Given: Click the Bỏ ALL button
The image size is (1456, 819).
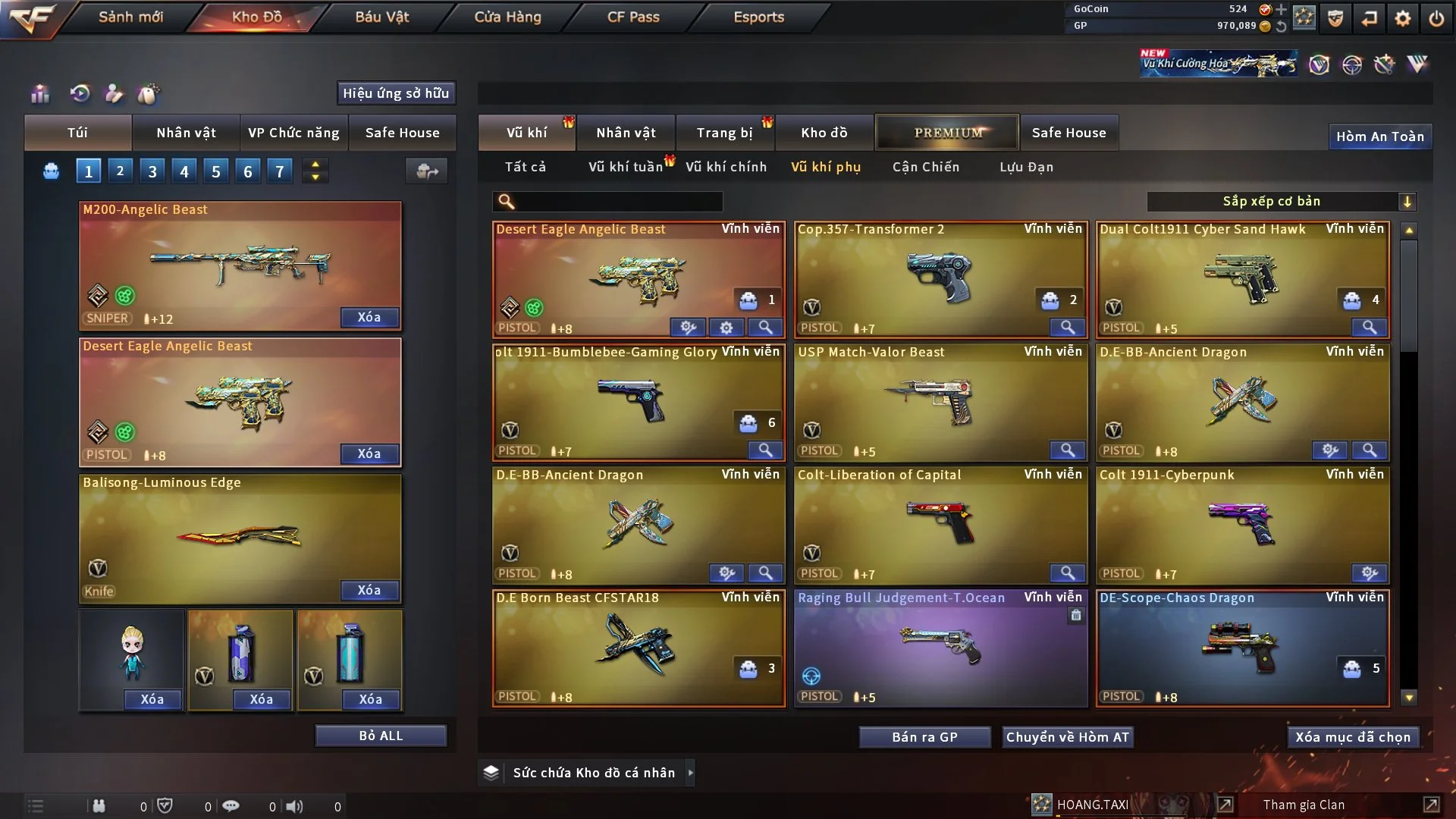Looking at the screenshot, I should [381, 736].
